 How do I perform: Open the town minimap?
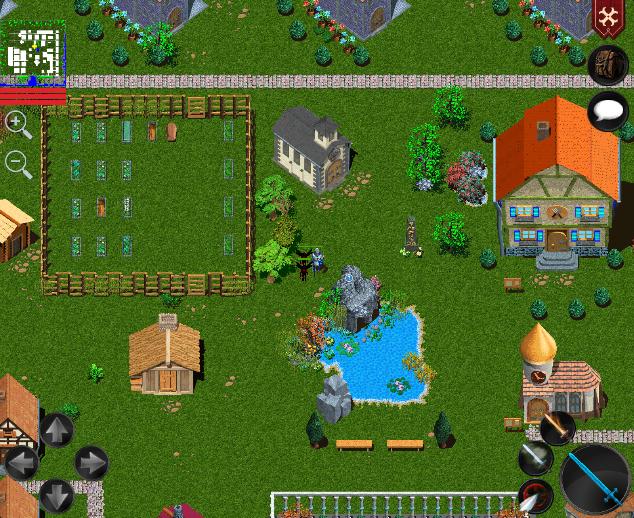(x=34, y=53)
